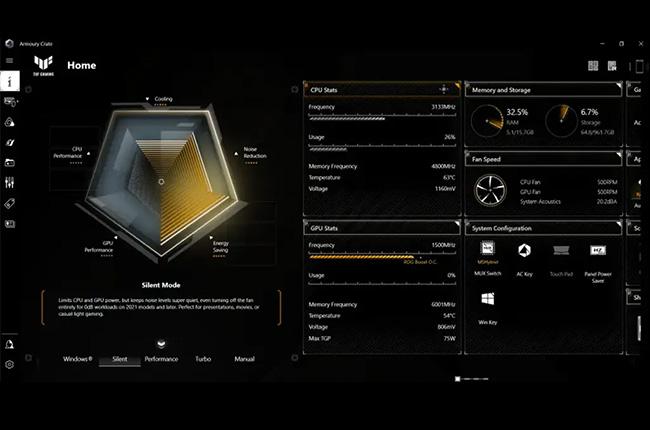Toggle the Touch Pad setting

pos(561,255)
